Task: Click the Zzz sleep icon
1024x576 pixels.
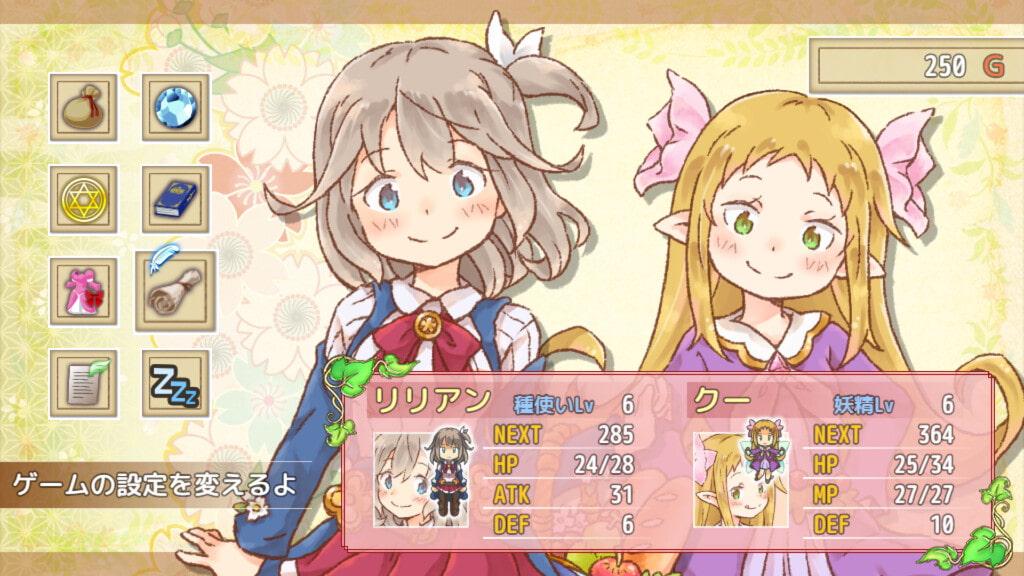Action: tap(176, 383)
